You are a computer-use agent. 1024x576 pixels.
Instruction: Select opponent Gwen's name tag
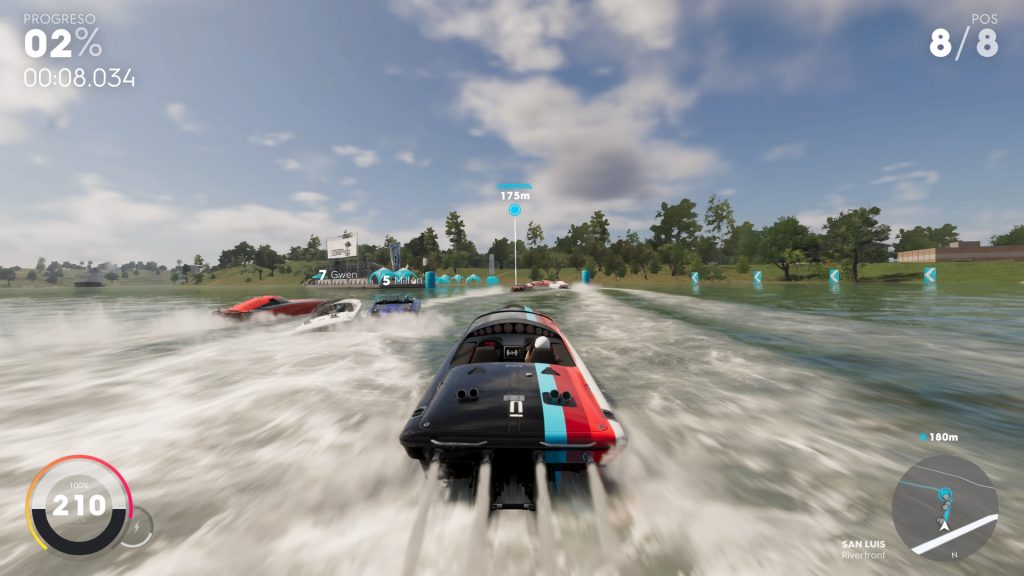[x=337, y=274]
